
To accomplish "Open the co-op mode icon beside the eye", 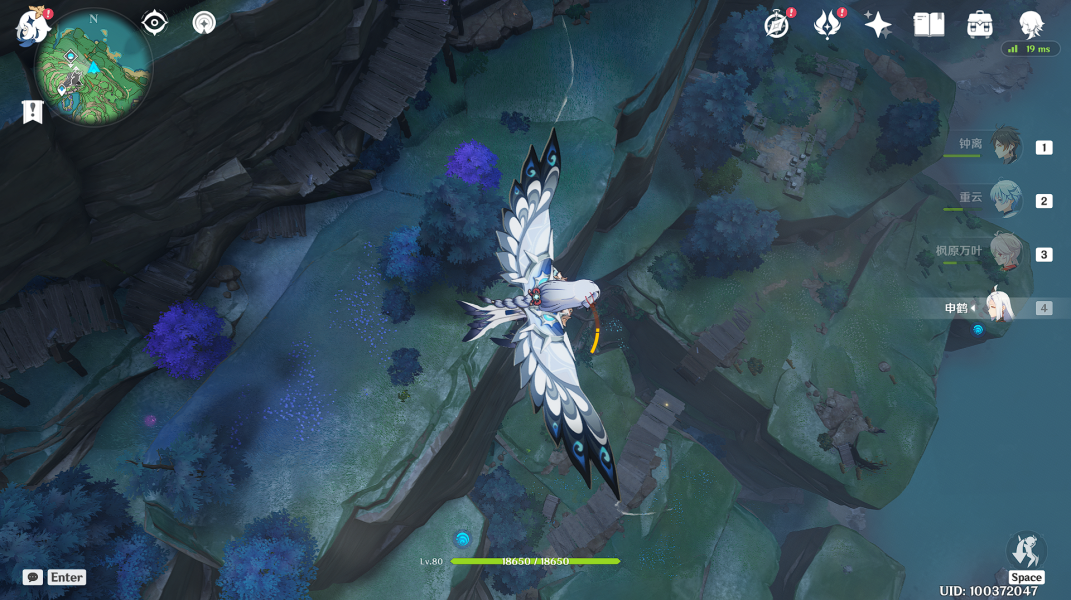I will (x=204, y=23).
